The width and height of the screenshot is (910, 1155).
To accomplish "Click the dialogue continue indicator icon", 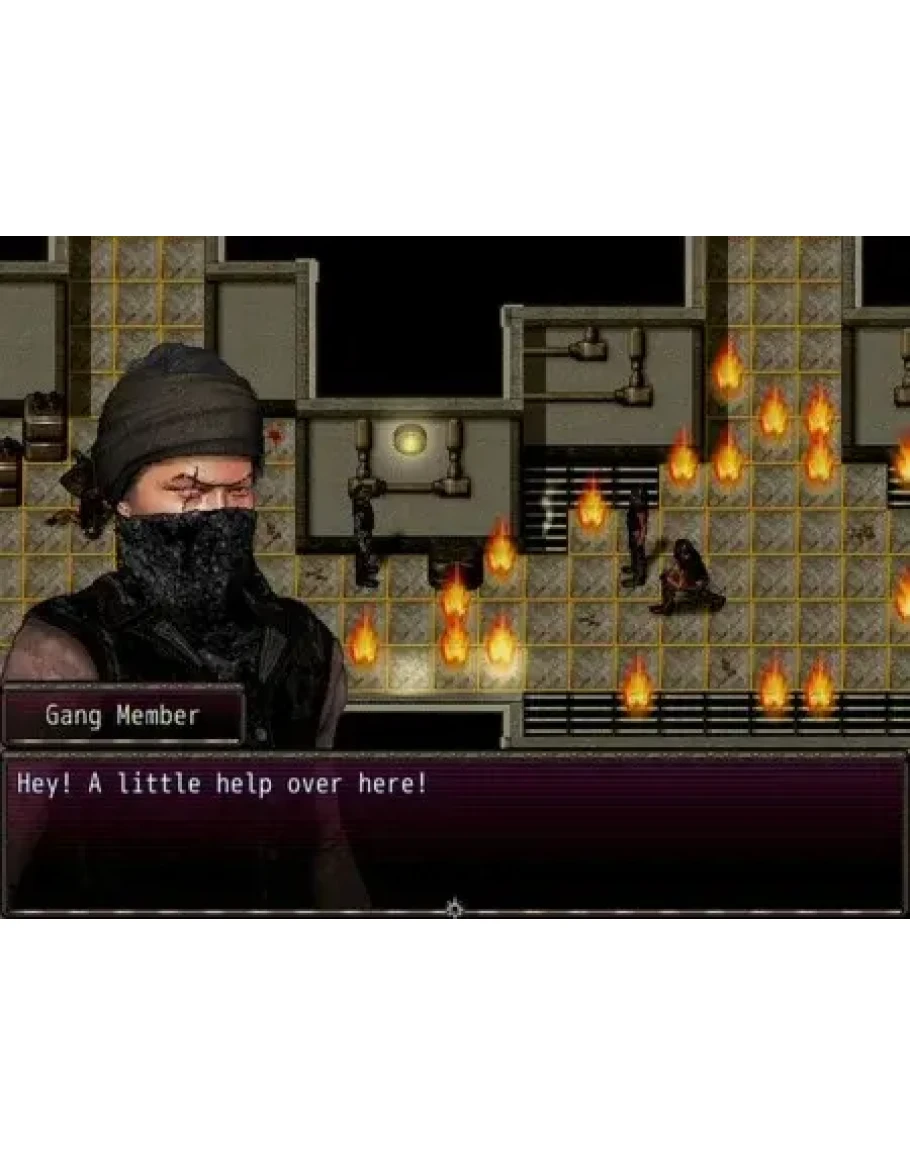I will click(x=455, y=909).
